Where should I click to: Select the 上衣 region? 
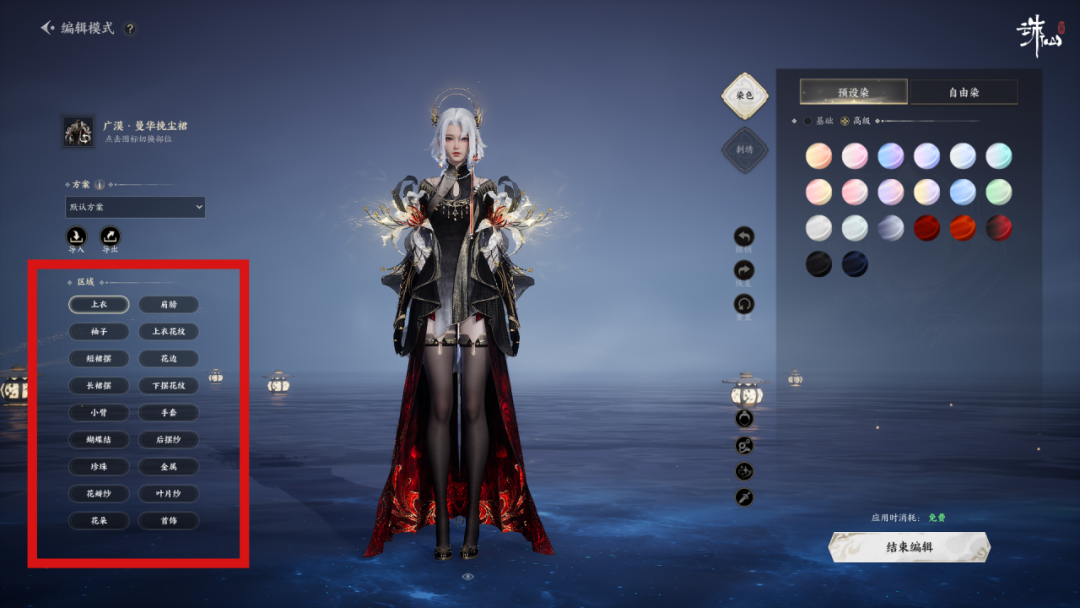(99, 304)
